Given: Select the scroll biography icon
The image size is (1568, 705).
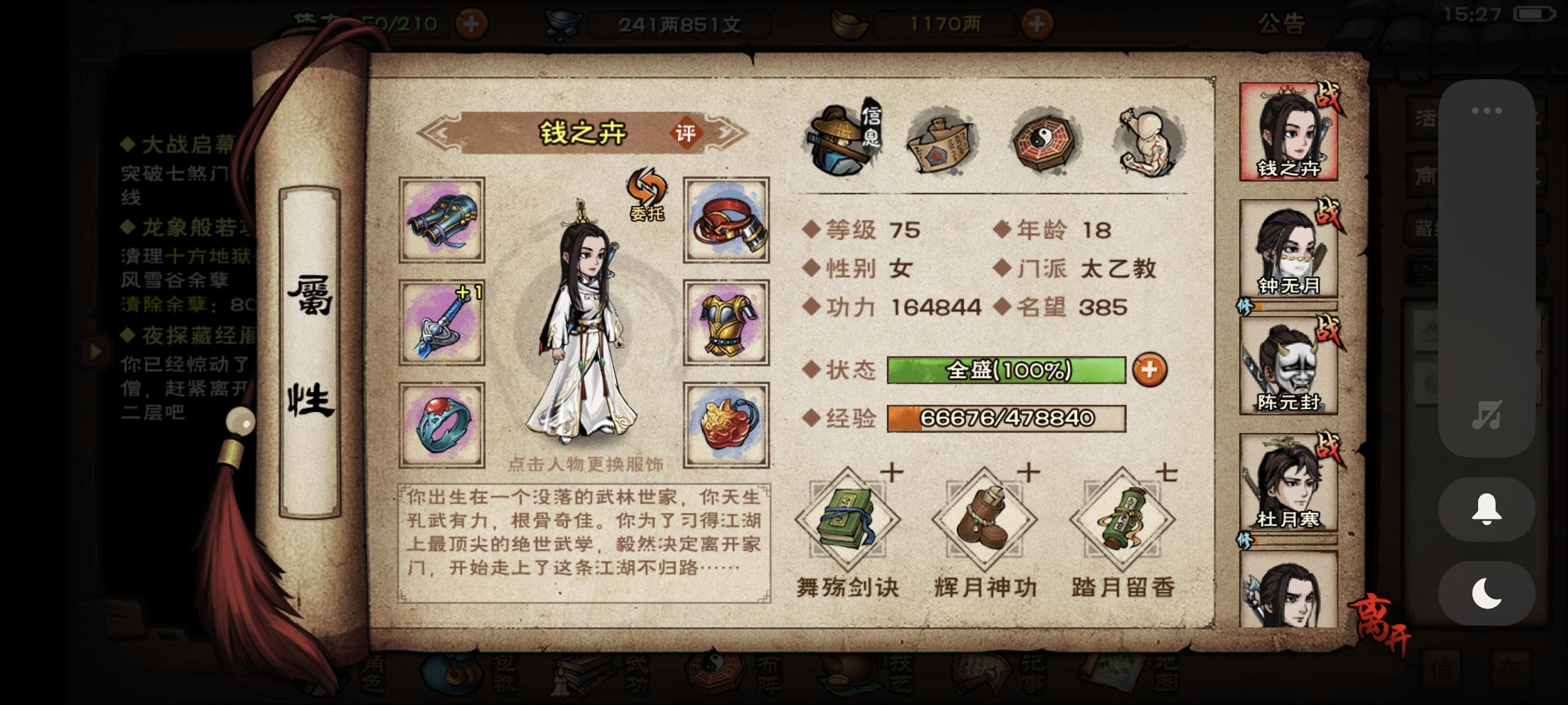Looking at the screenshot, I should point(940,142).
